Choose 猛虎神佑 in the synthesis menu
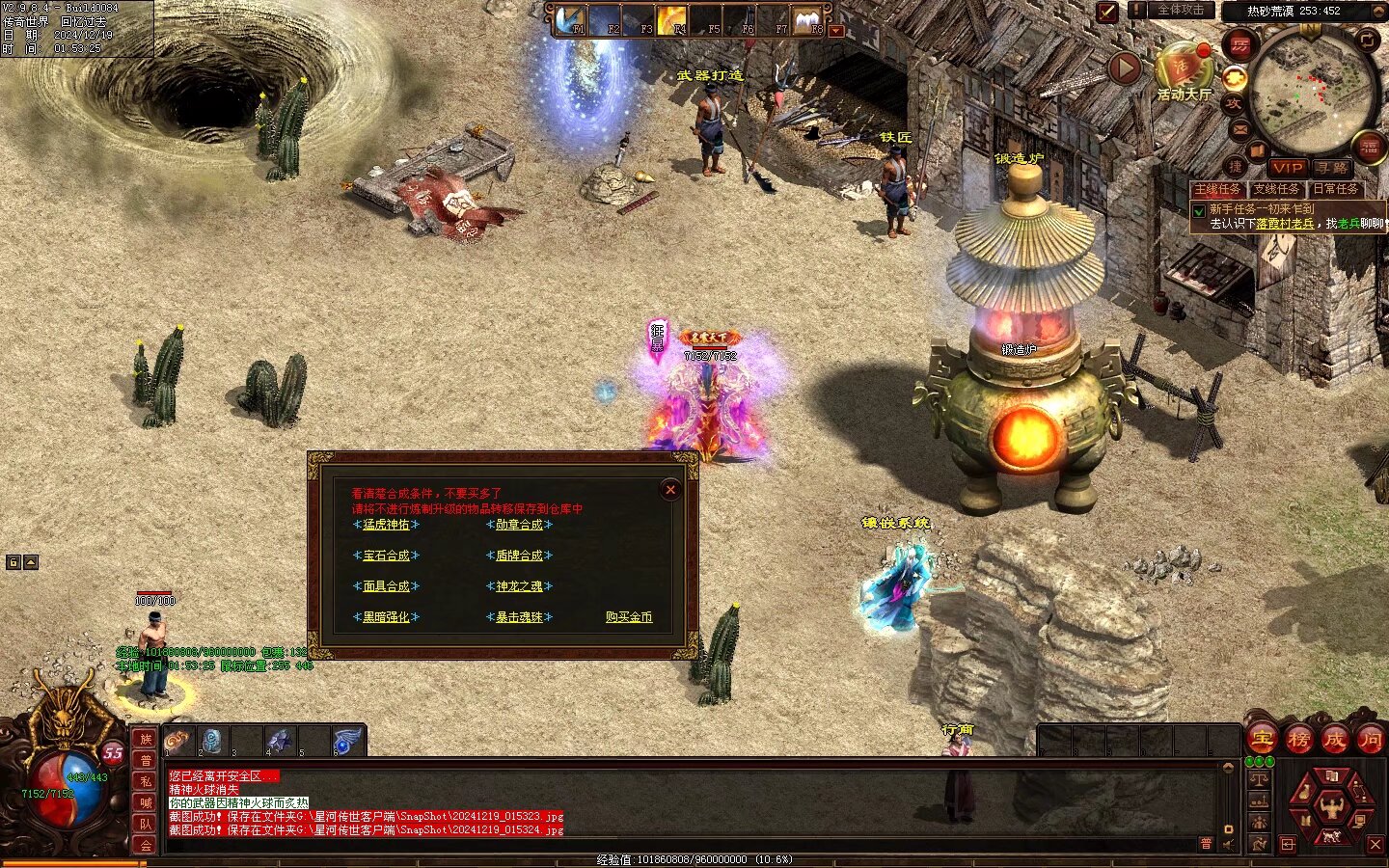 pos(386,525)
